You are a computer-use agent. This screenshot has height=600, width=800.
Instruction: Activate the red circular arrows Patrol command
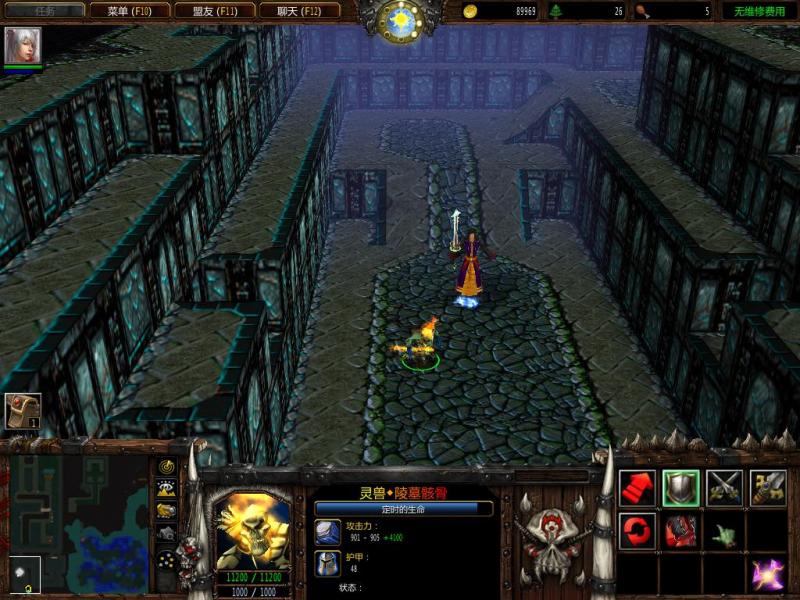click(637, 531)
